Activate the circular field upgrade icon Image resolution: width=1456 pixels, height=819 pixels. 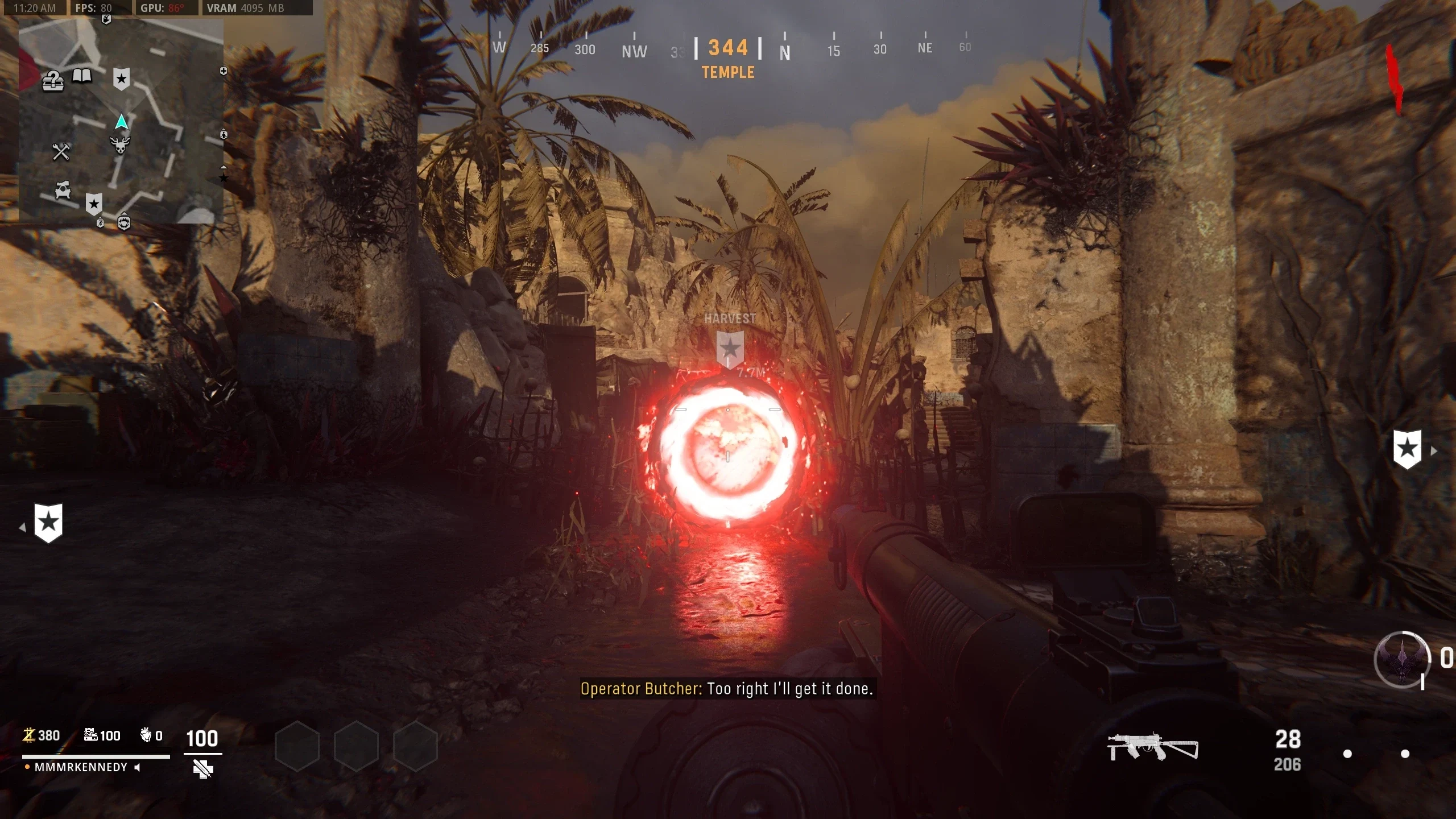click(1402, 660)
